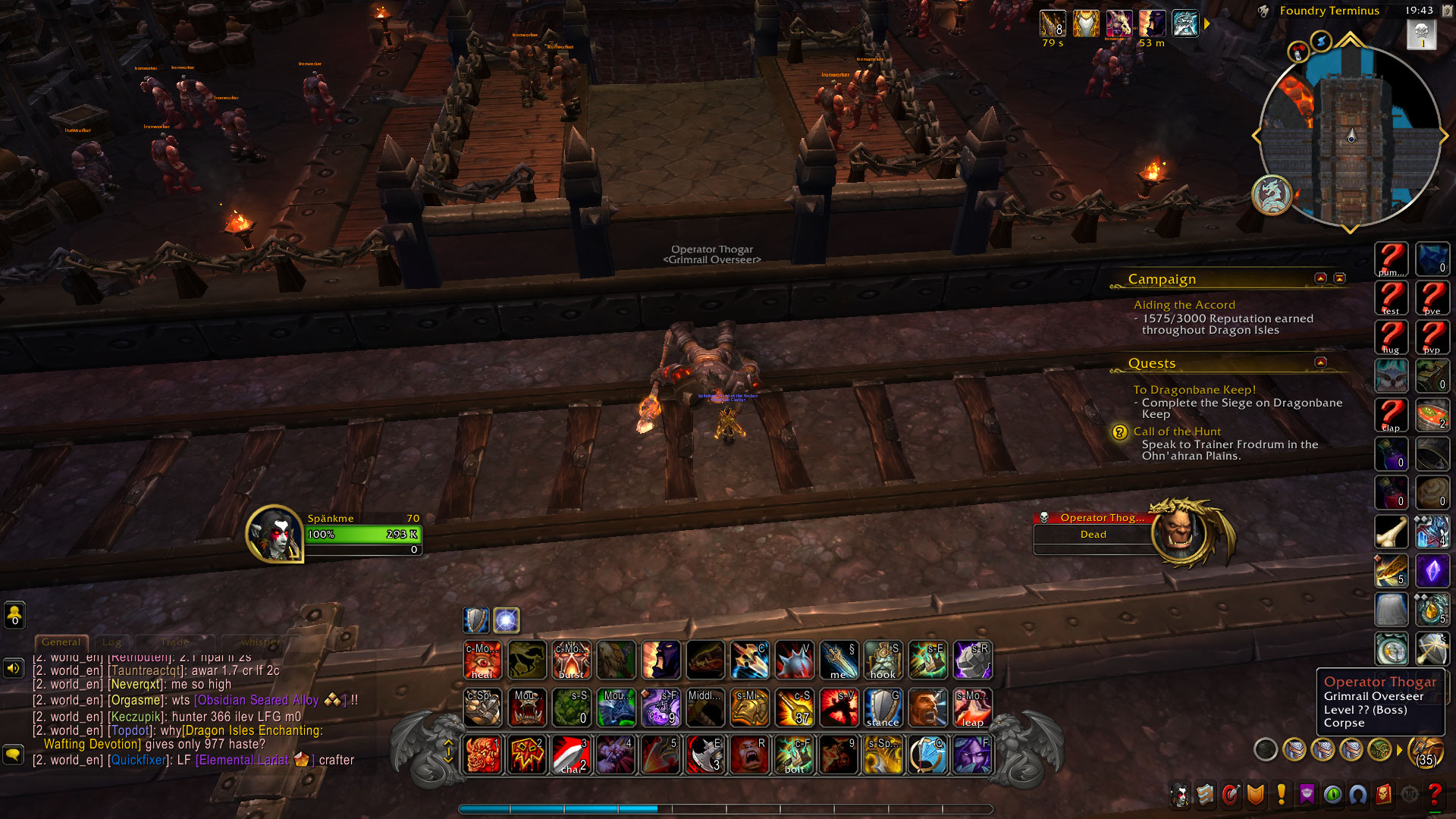This screenshot has width=1456, height=819.
Task: Open the red question mark help button
Action: point(1434,795)
